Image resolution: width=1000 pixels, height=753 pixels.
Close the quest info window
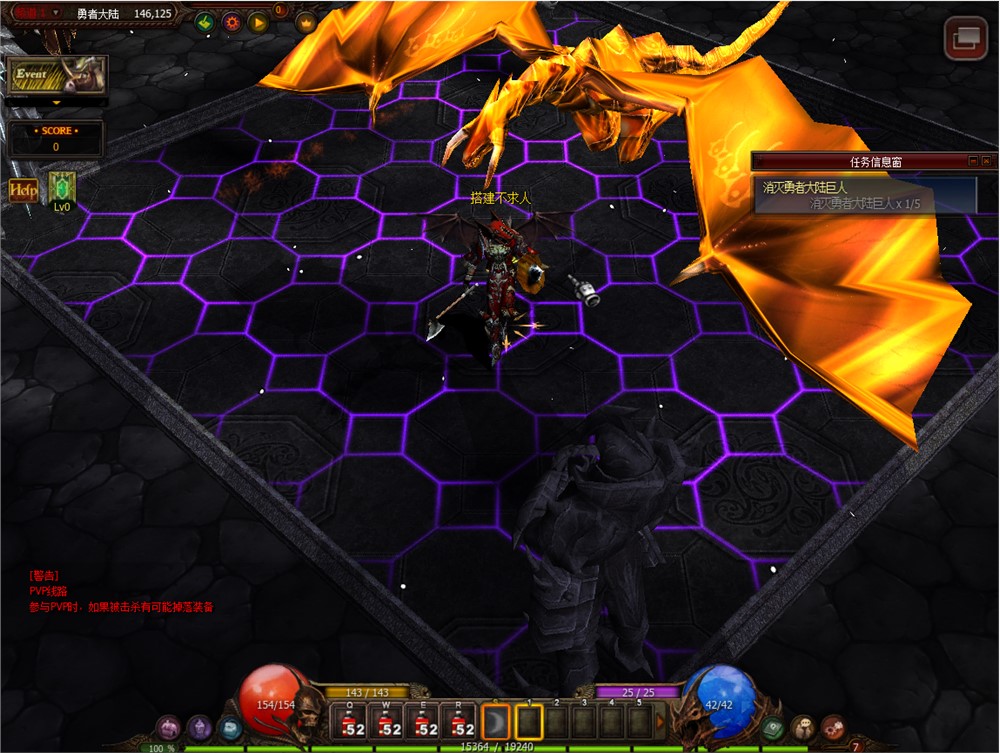click(986, 161)
